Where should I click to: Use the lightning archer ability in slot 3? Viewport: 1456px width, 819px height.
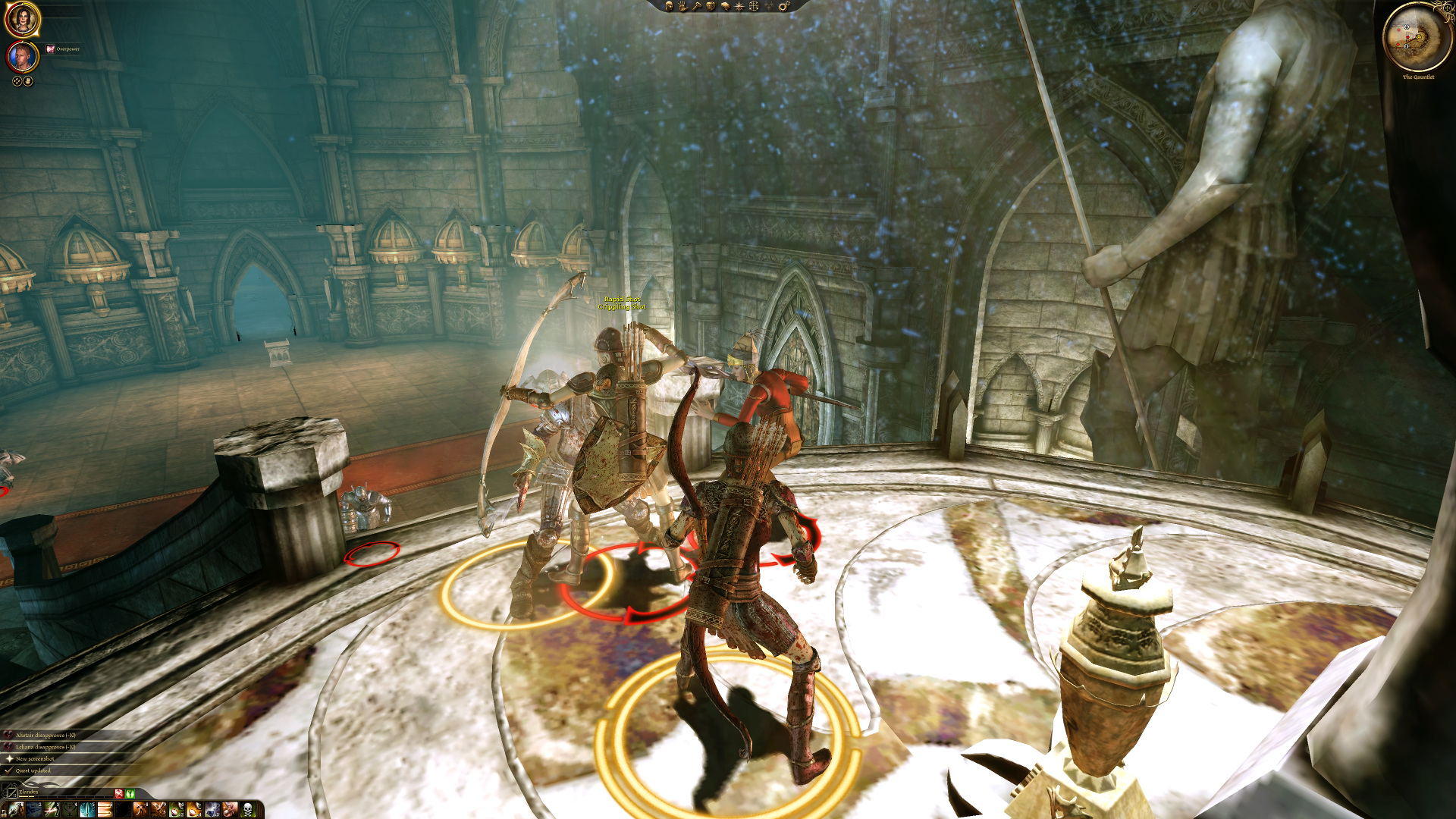pos(52,810)
